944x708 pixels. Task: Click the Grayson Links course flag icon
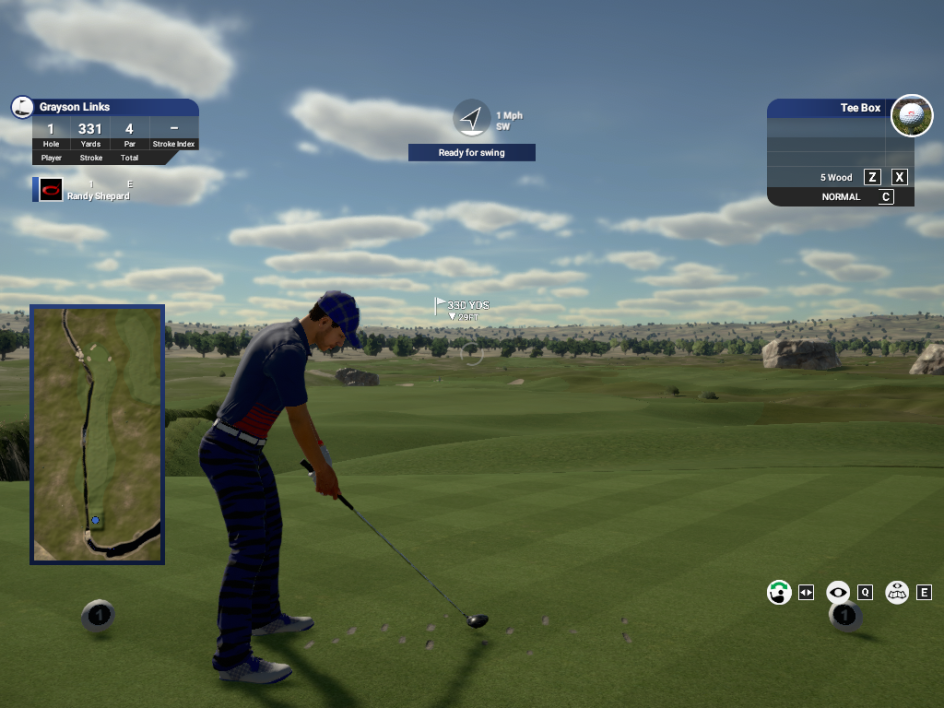(x=22, y=107)
